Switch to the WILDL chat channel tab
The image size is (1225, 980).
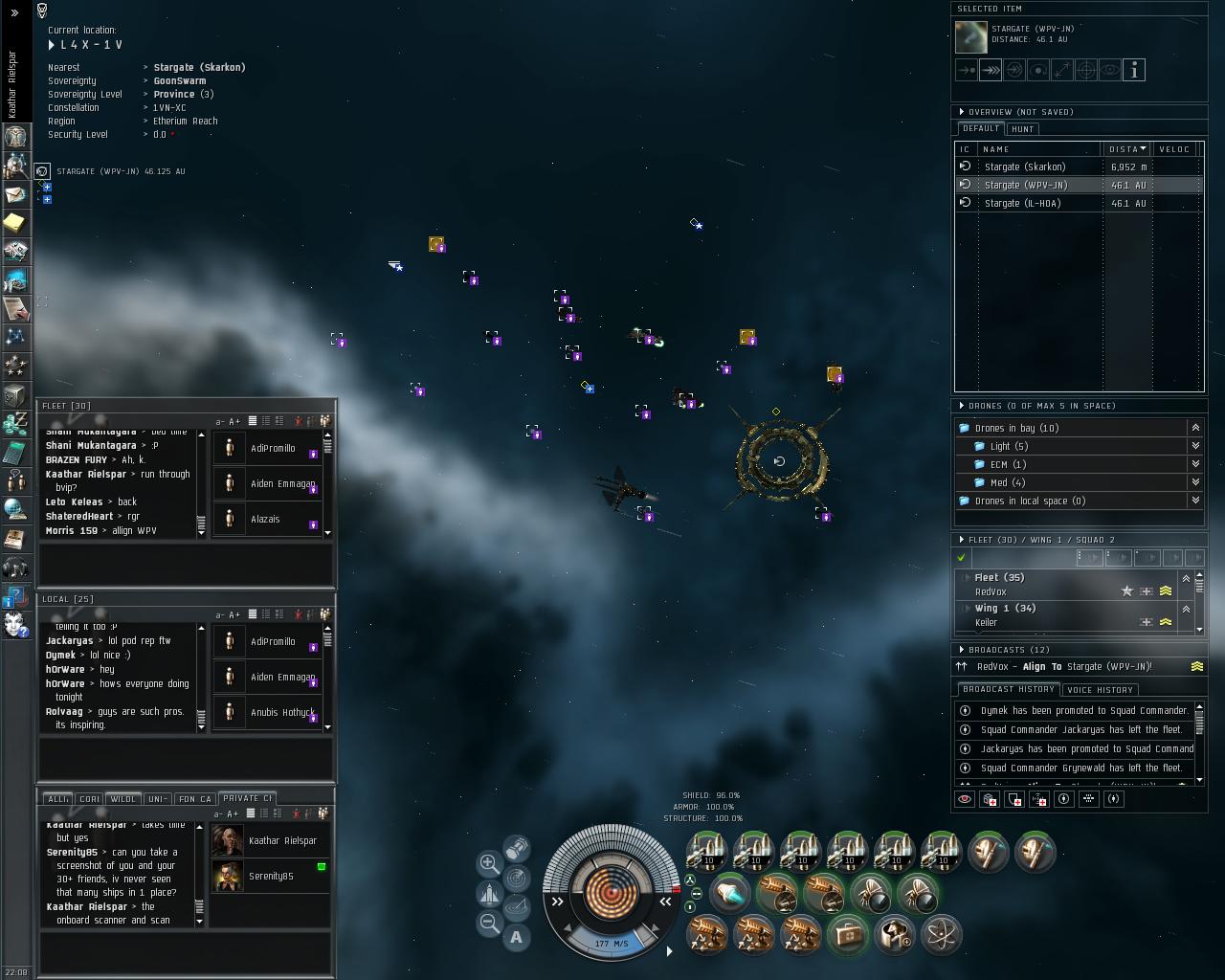pyautogui.click(x=122, y=798)
